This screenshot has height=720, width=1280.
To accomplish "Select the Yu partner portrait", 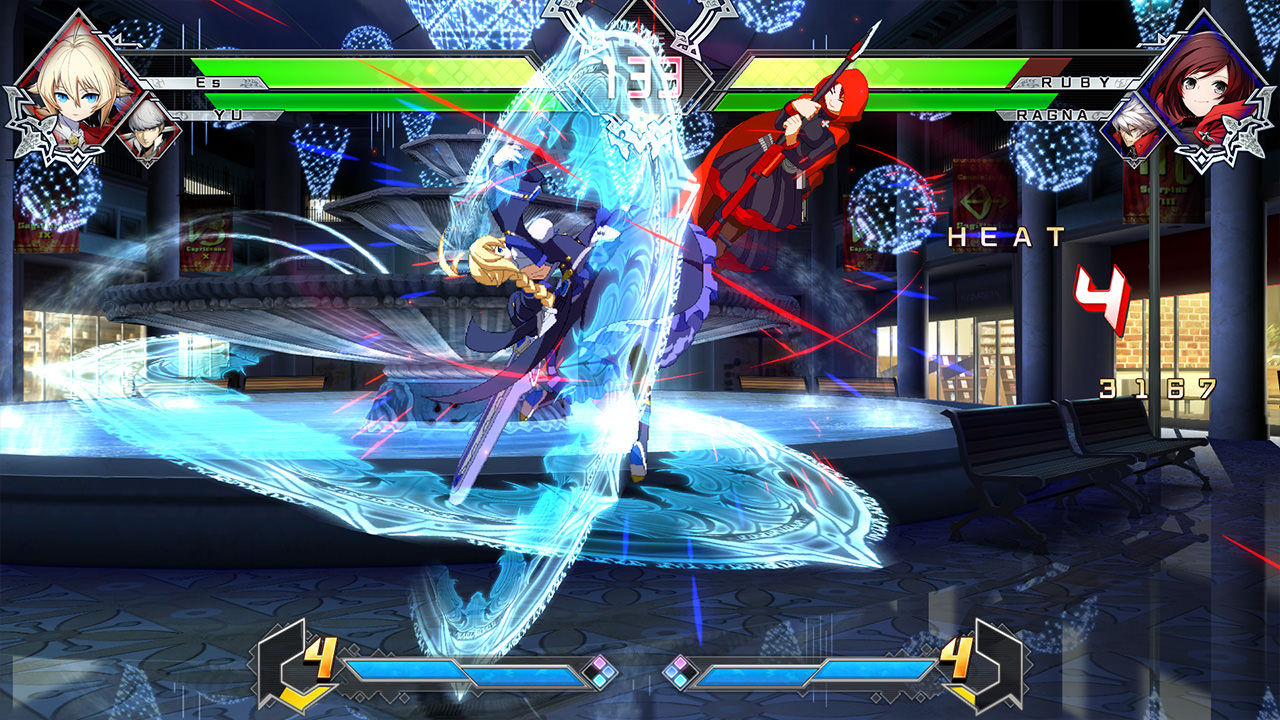I will tap(150, 130).
